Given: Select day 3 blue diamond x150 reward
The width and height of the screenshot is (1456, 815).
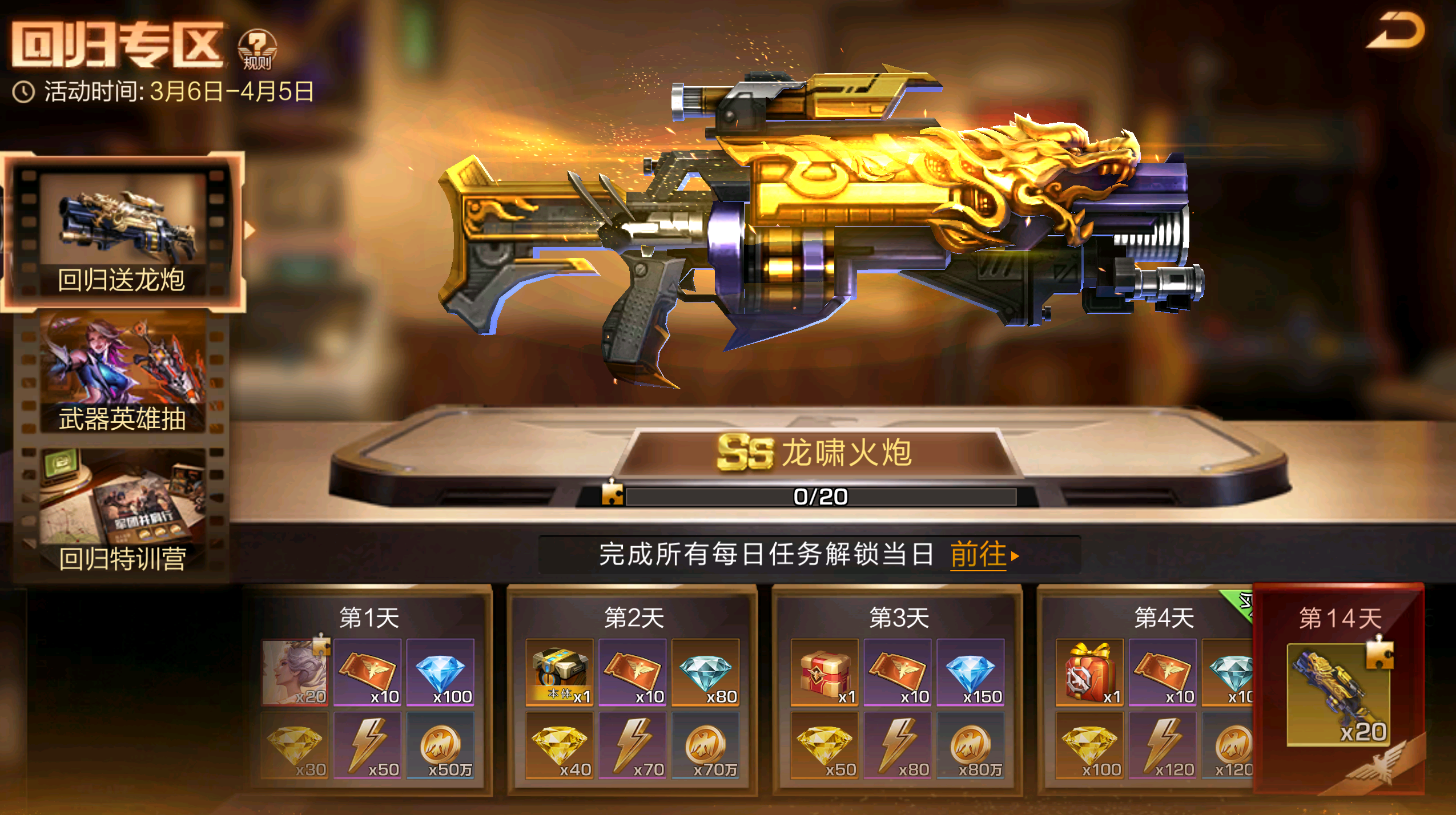Looking at the screenshot, I should tap(970, 672).
